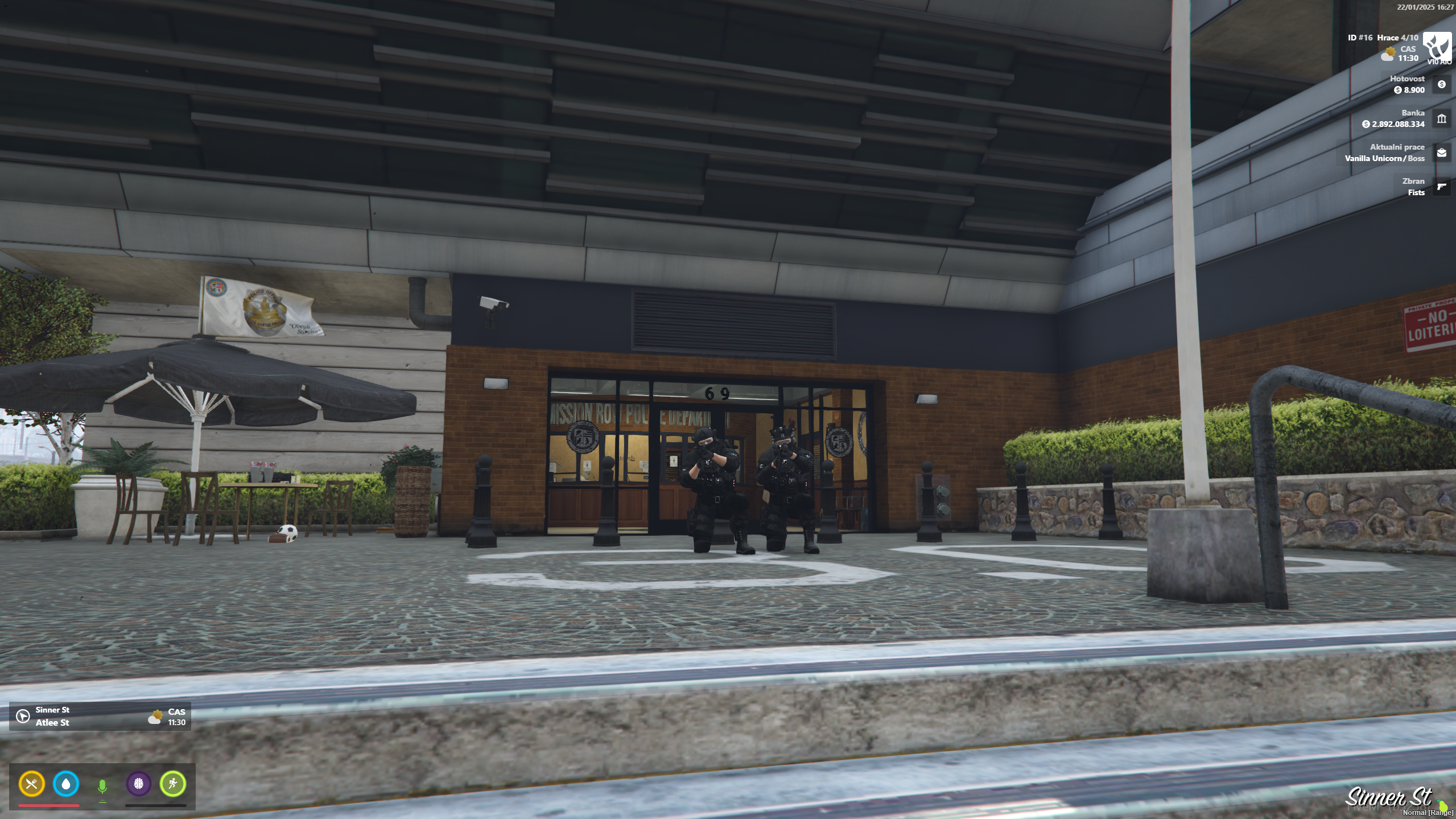
Task: Click the Atlee St street name text
Action: click(x=52, y=722)
